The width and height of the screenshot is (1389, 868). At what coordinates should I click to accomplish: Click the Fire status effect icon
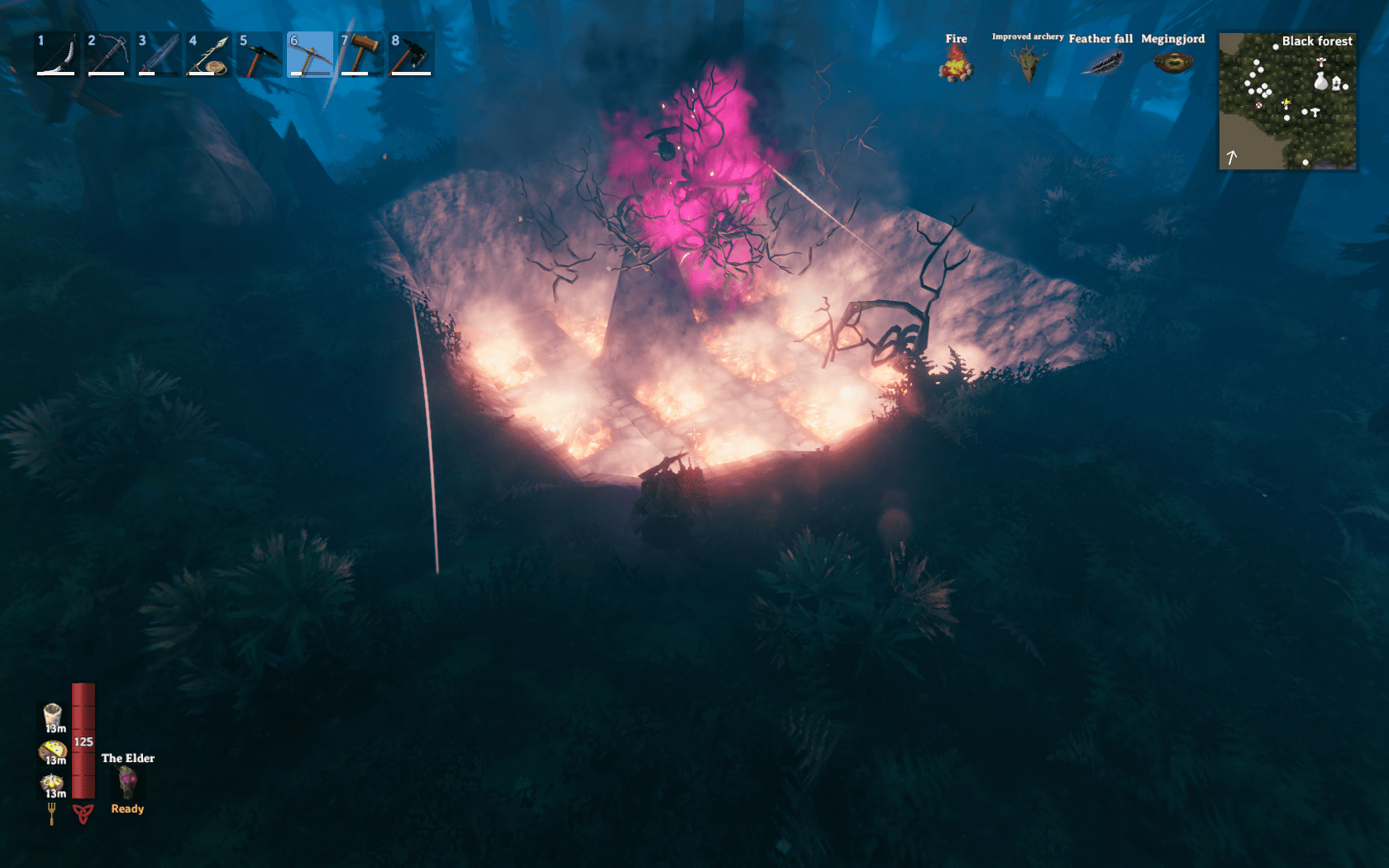click(957, 62)
